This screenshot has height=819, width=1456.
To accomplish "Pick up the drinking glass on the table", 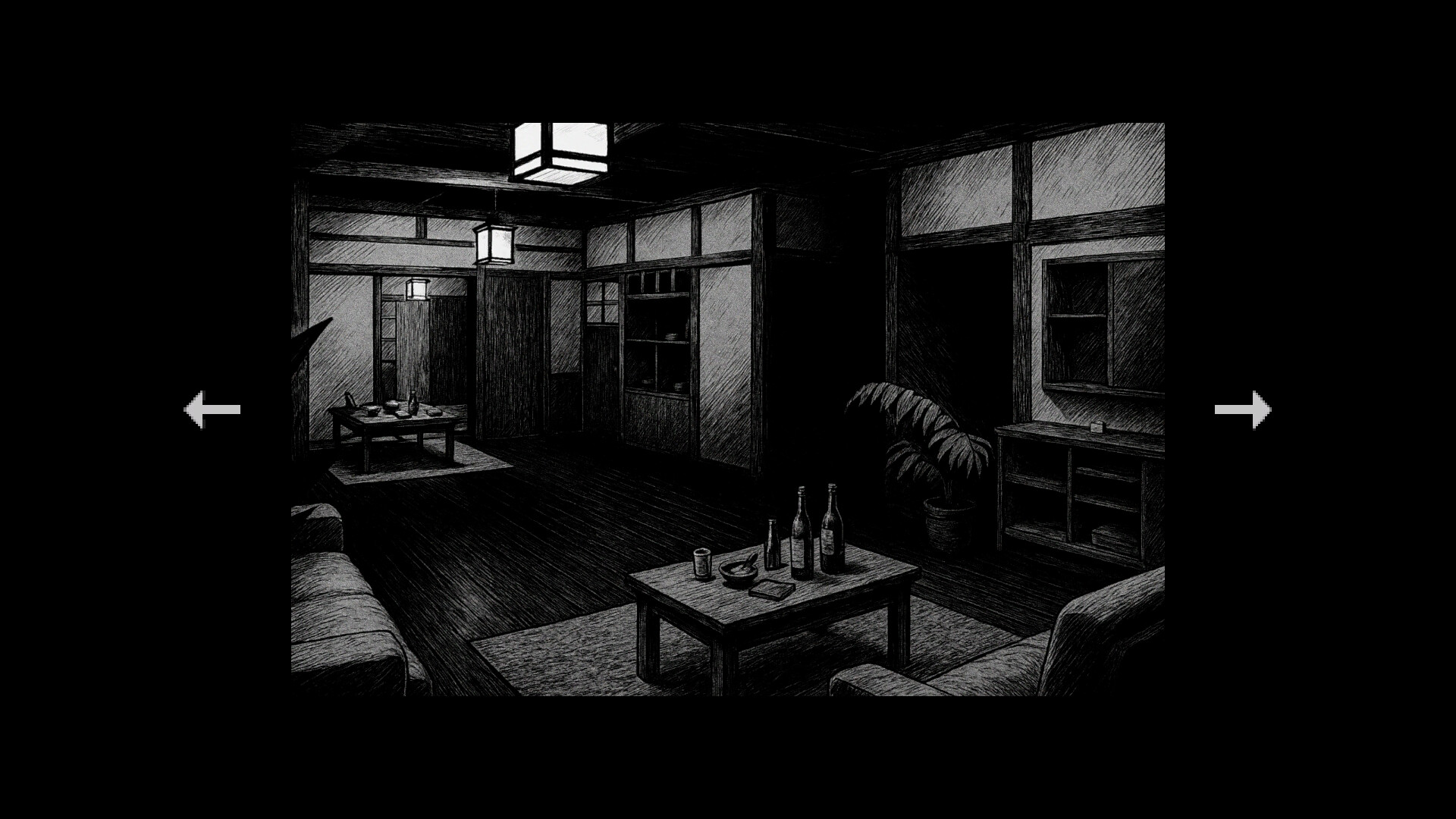I will click(x=701, y=564).
